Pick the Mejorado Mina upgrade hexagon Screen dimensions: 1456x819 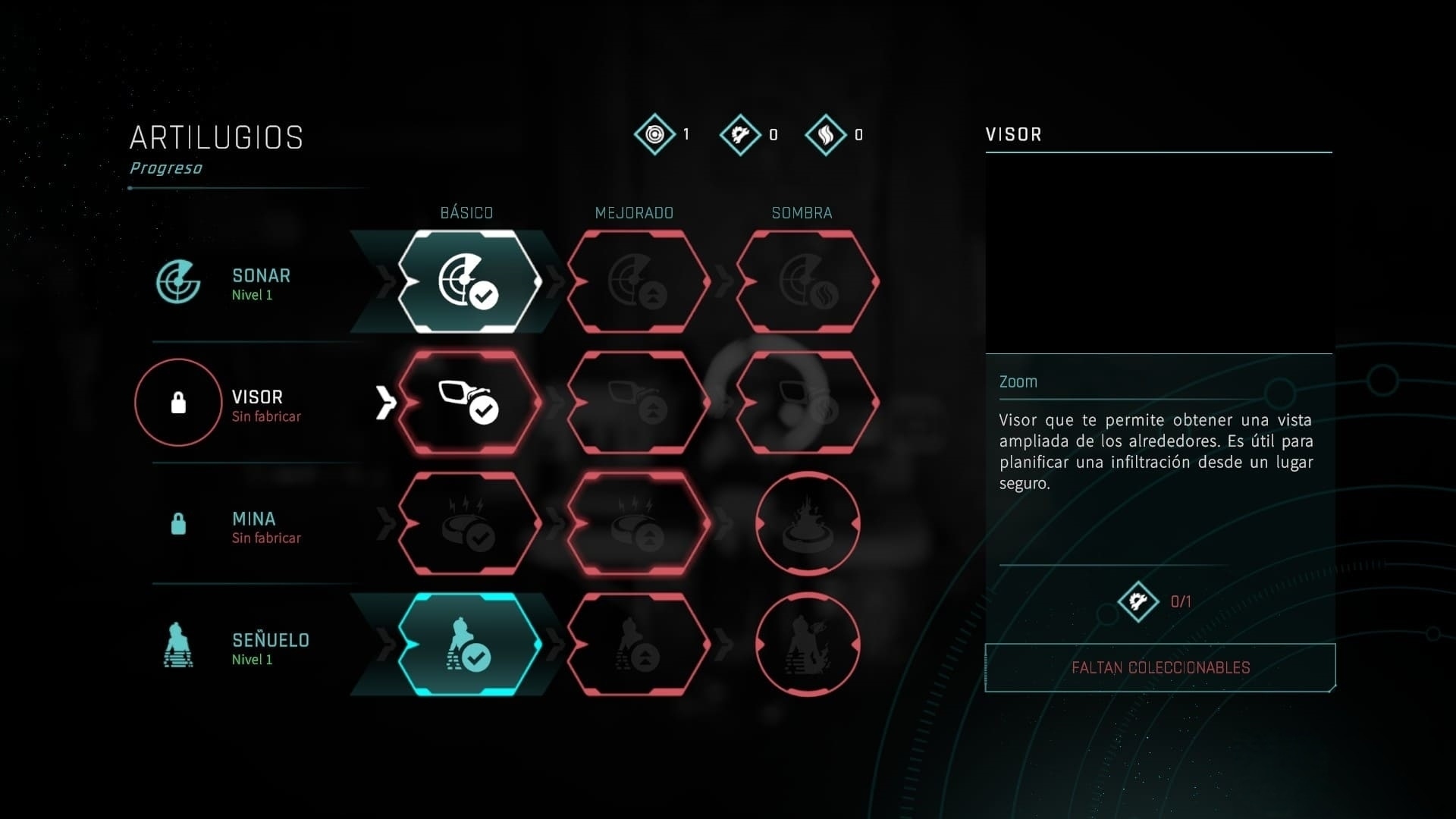coord(638,524)
